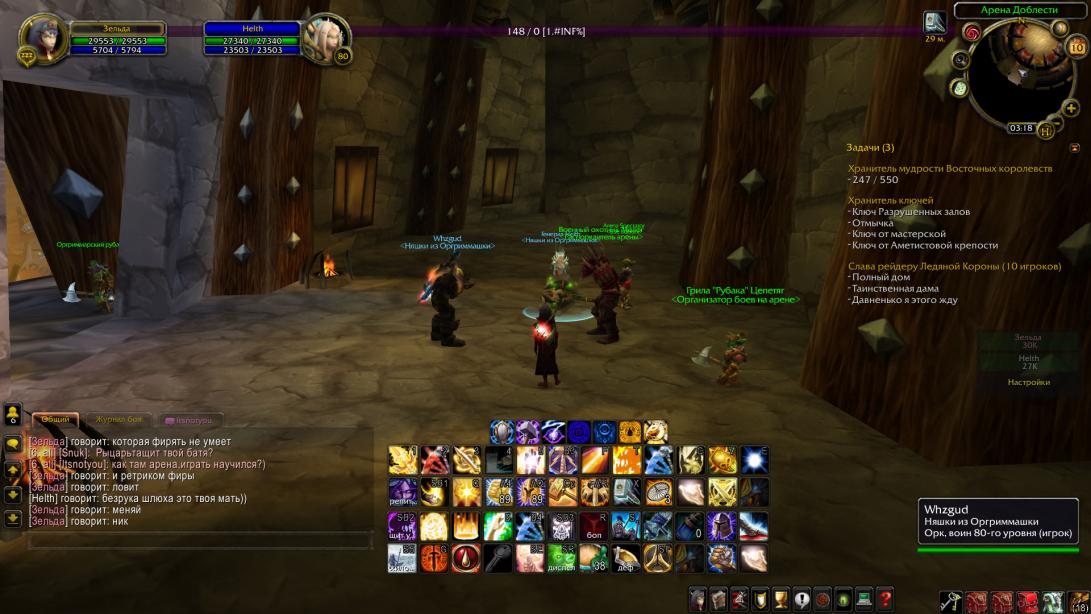
Task: Click the minimap clock showing 03:18
Action: coord(1021,128)
